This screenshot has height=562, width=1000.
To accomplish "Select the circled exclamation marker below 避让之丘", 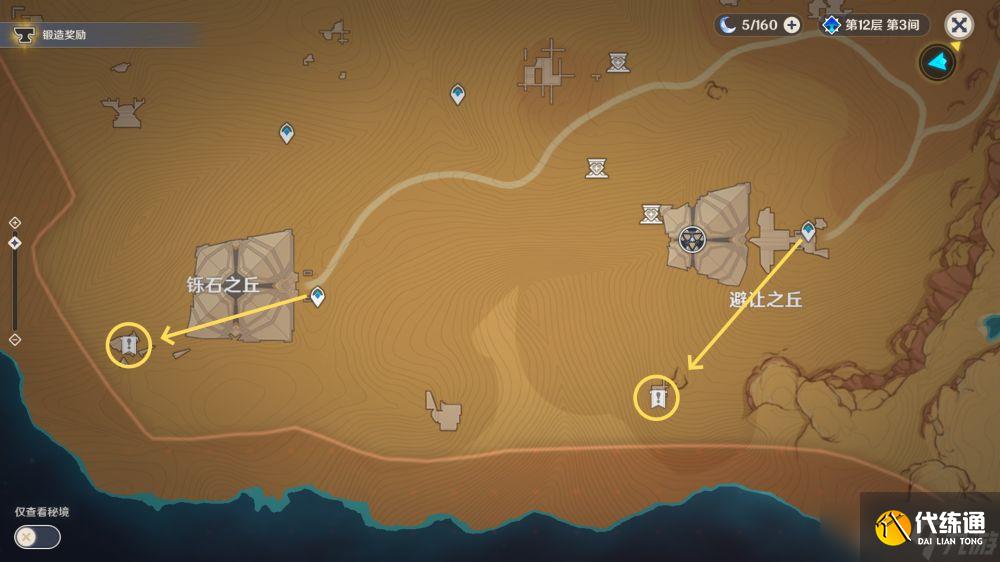I will (x=657, y=398).
